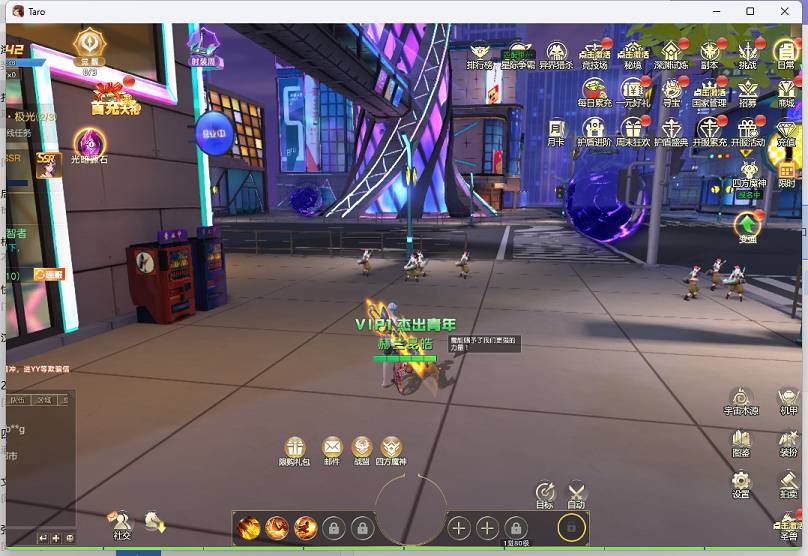The height and width of the screenshot is (556, 808).
Task: Open the 限购礼包 gift pack icon
Action: (295, 448)
